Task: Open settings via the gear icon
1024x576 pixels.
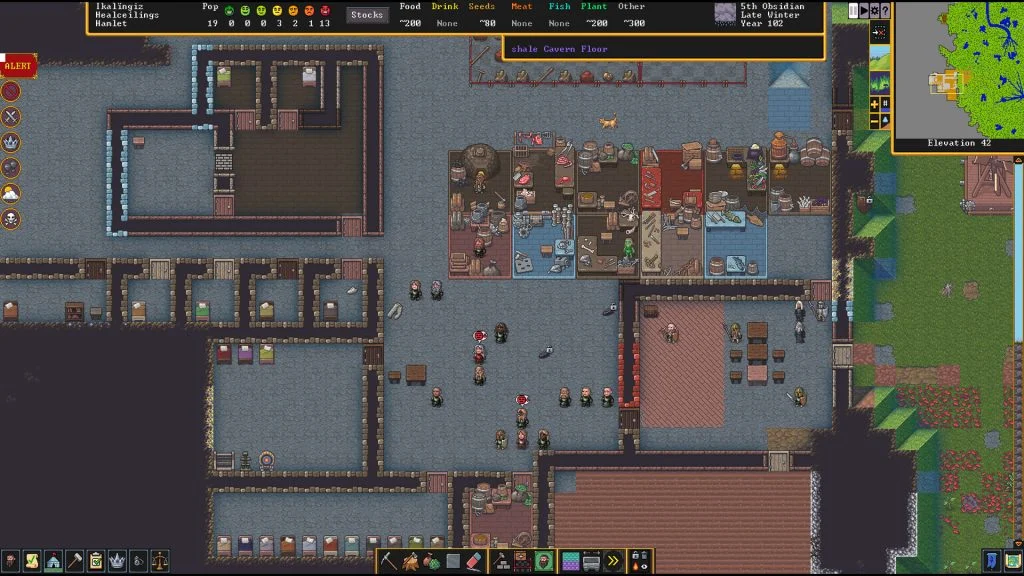Action: click(x=875, y=10)
